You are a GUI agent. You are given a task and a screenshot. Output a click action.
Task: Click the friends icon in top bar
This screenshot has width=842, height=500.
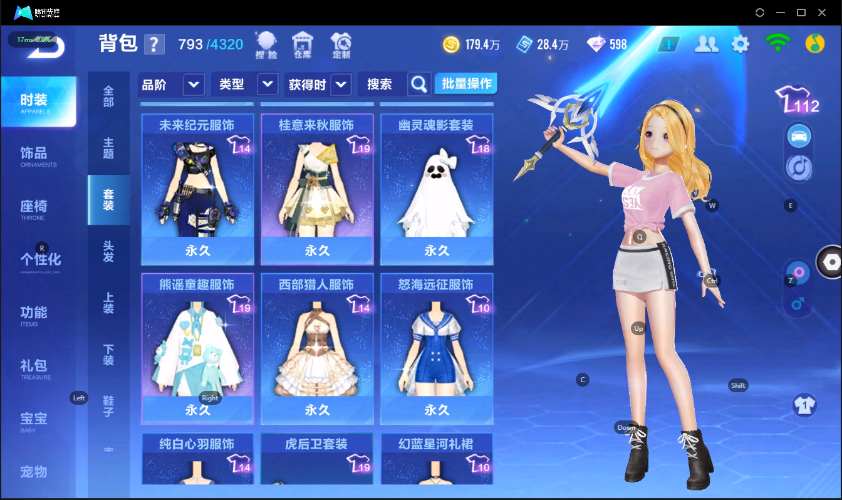click(x=707, y=44)
